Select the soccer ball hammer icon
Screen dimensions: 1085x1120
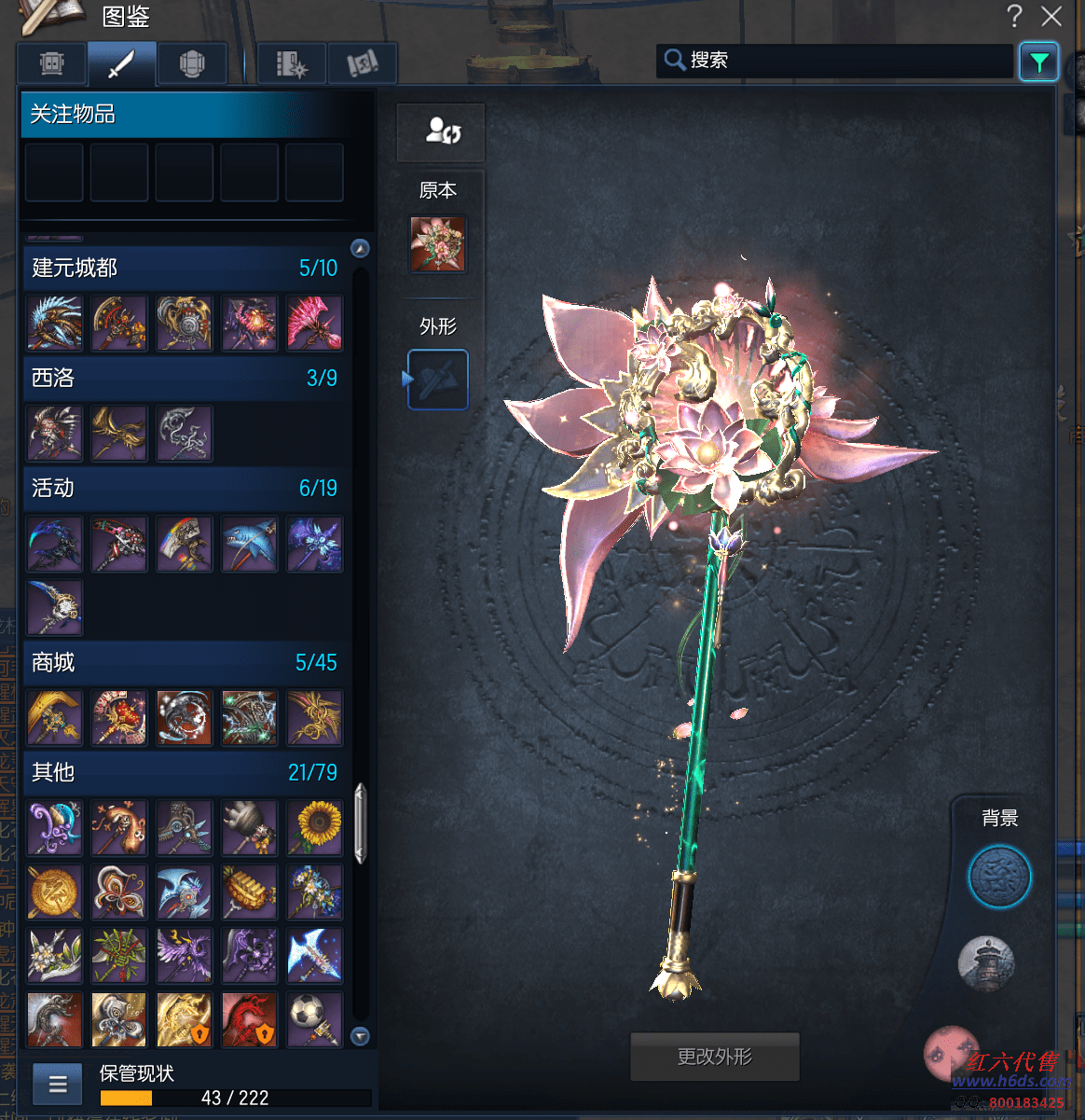tap(315, 1019)
